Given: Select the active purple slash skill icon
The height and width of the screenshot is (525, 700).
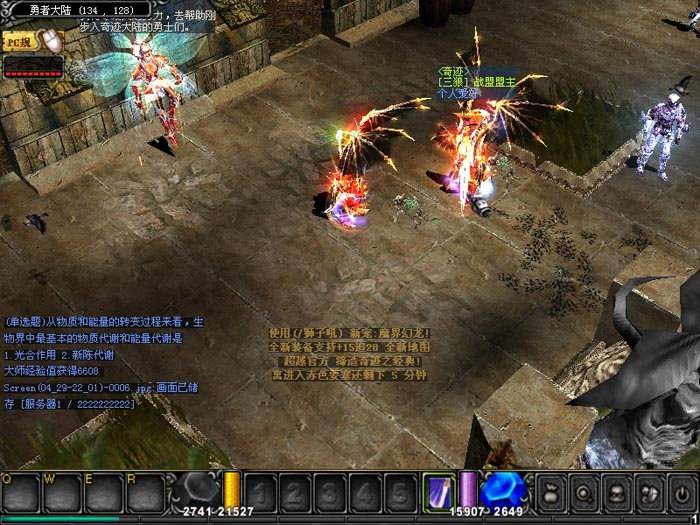Looking at the screenshot, I should tap(438, 492).
